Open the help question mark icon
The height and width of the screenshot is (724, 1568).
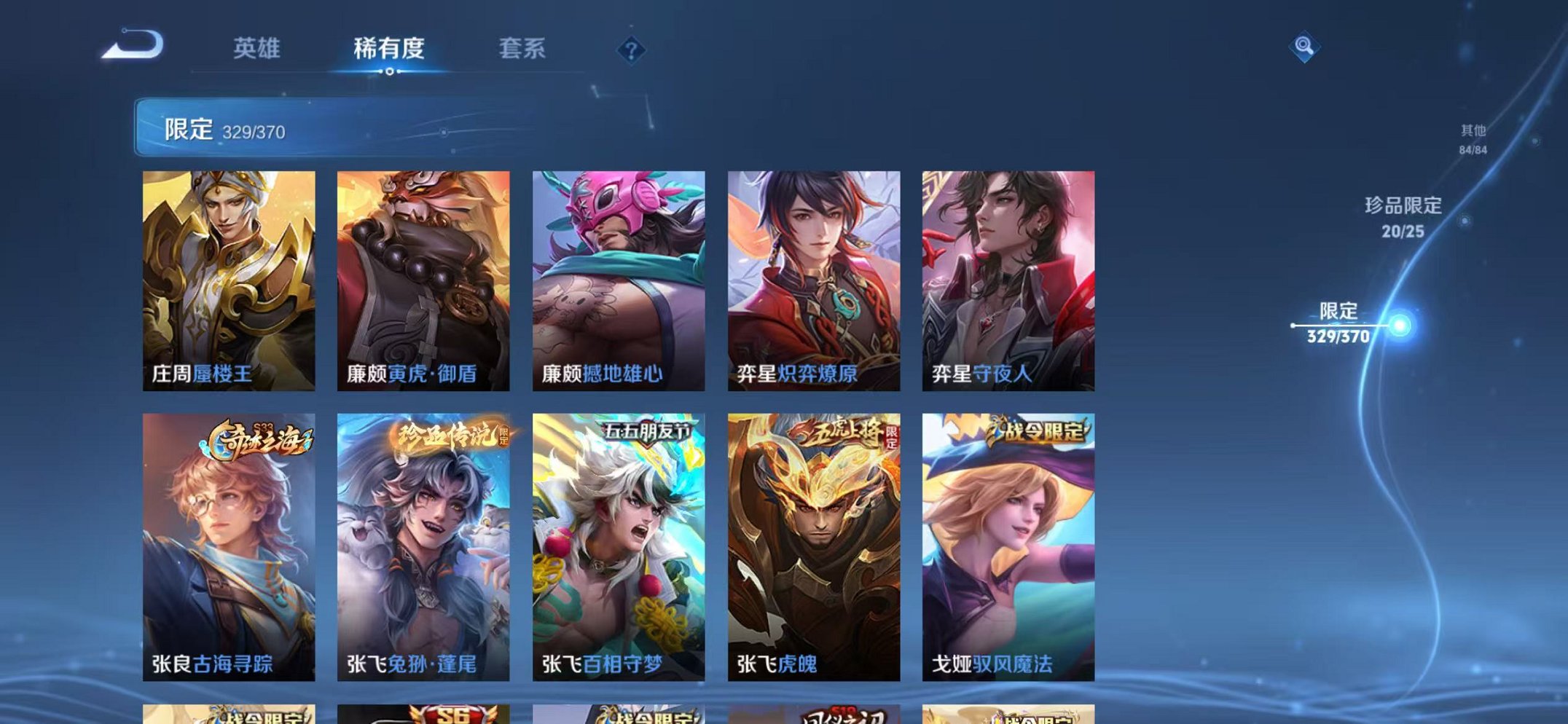[x=631, y=50]
